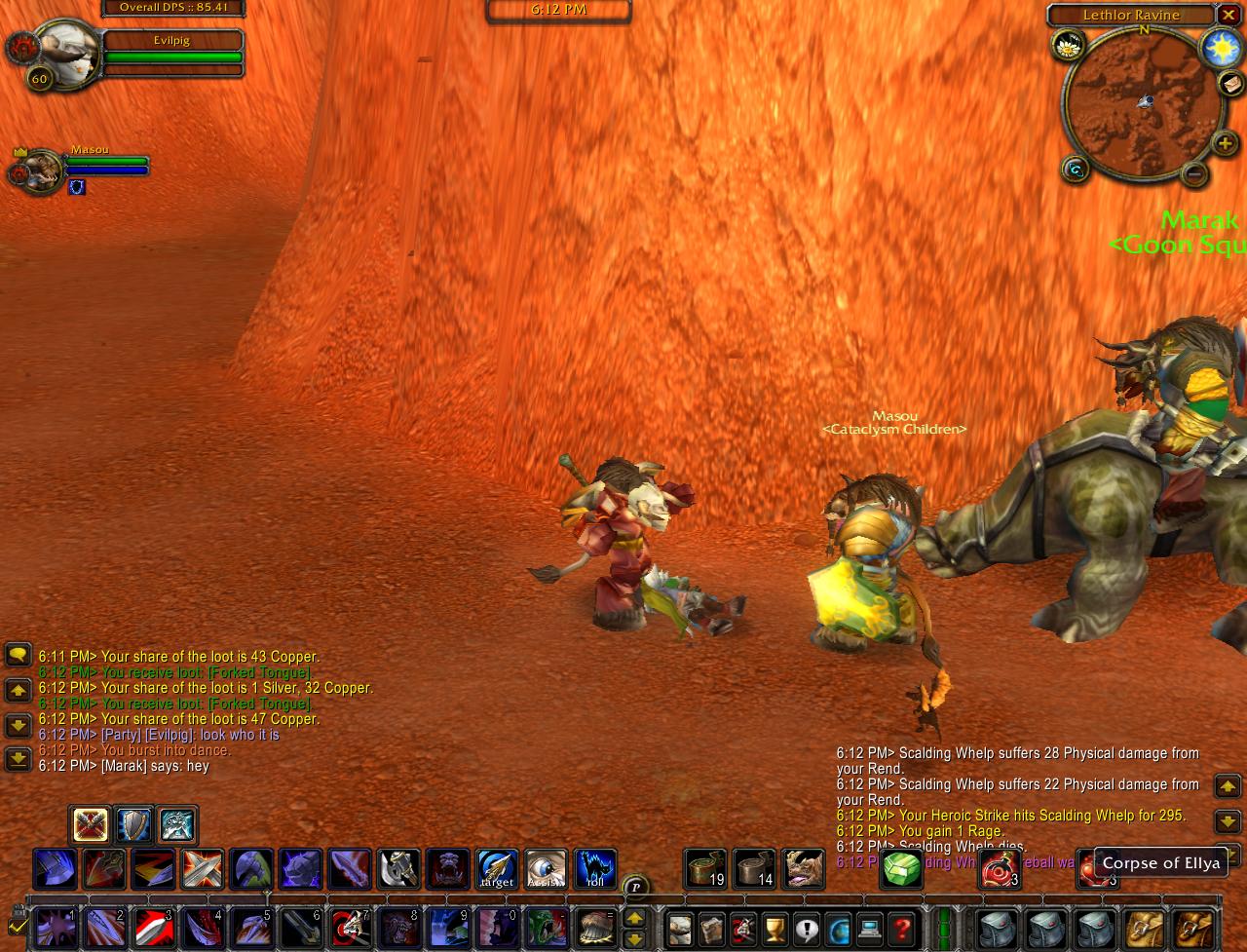1247x952 pixels.
Task: Click the sun day-night indicator on the minimap
Action: pos(1222,49)
